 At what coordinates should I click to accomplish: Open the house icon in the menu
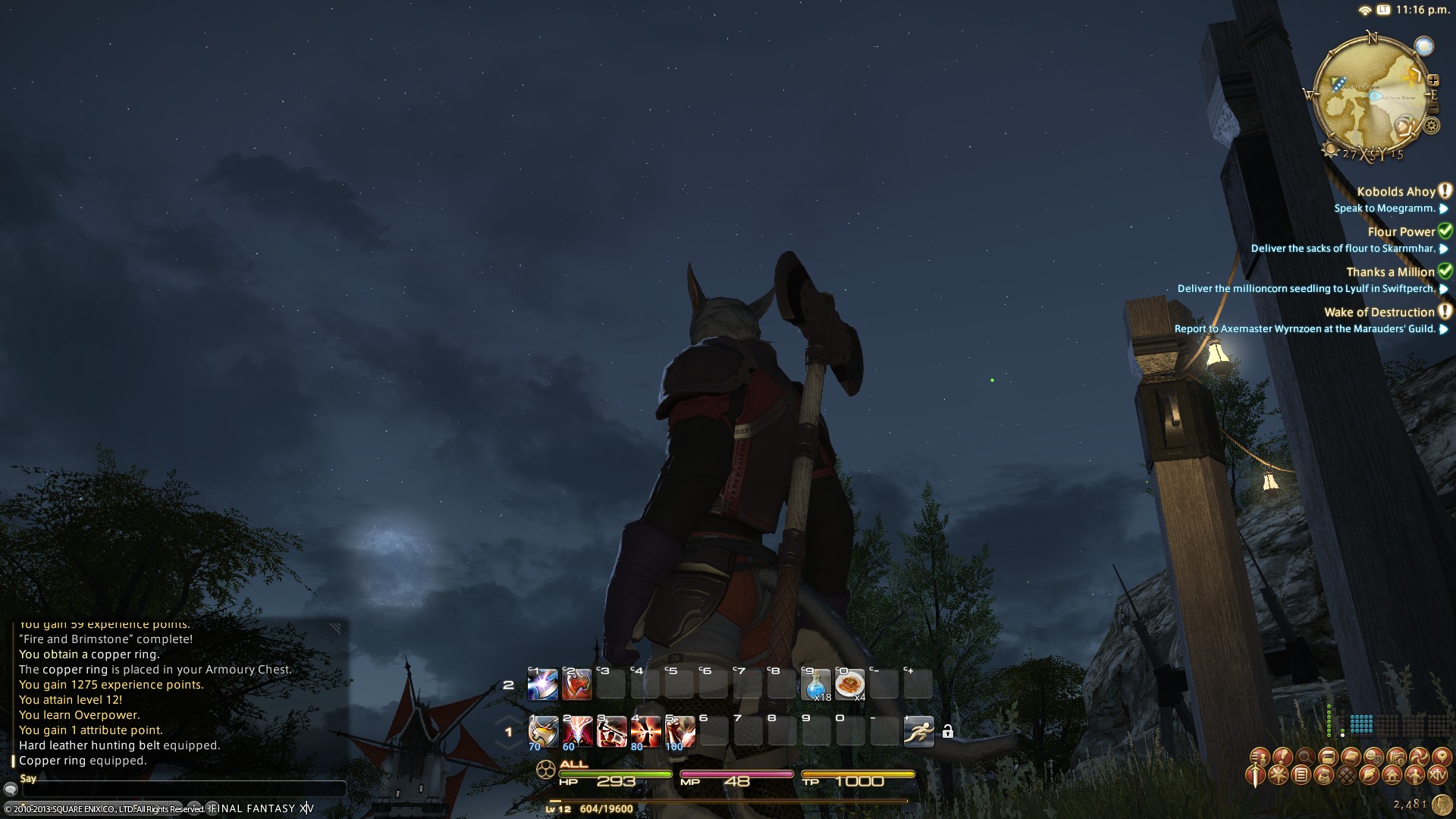pos(1392,776)
